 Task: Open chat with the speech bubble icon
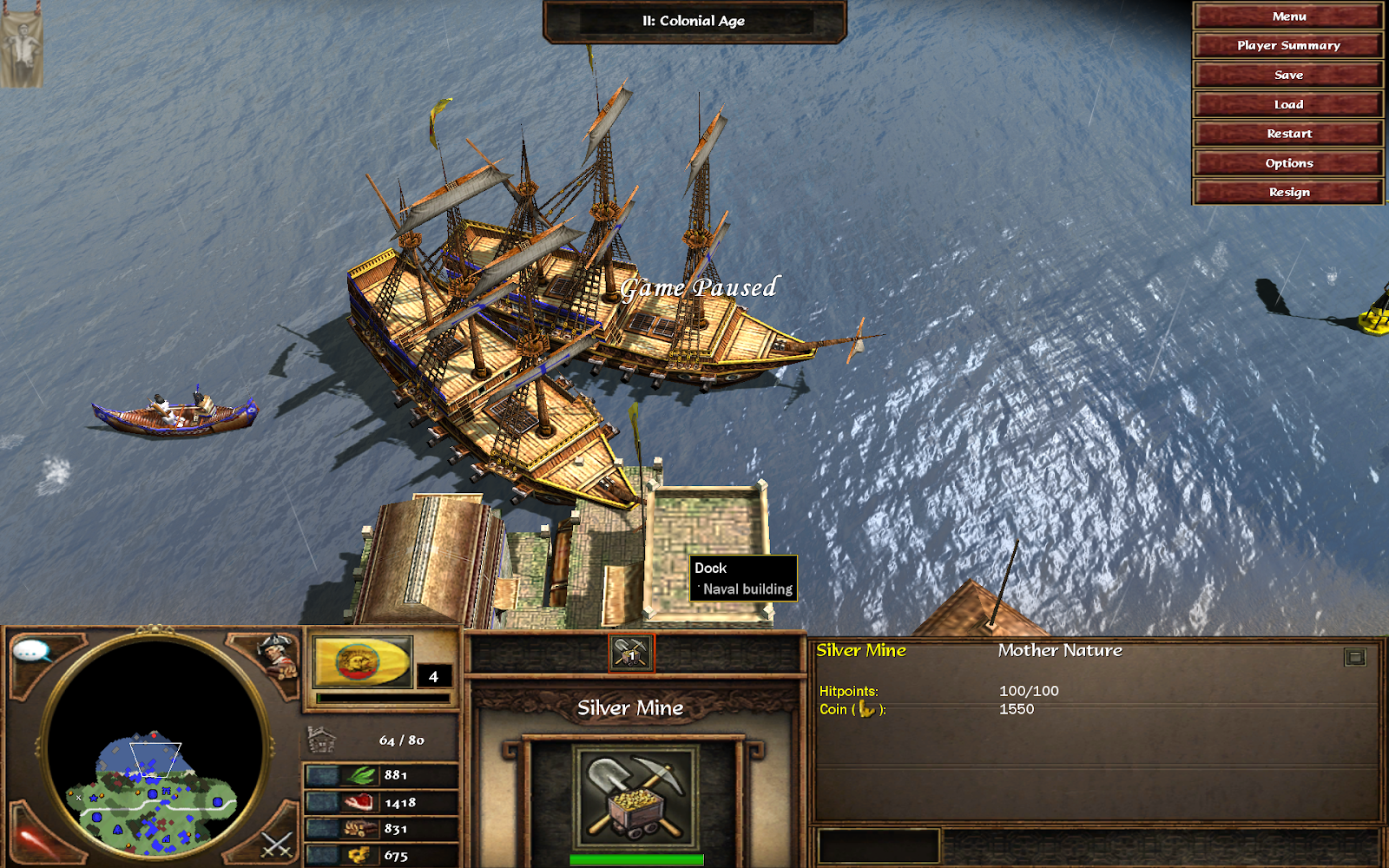pyautogui.click(x=32, y=651)
